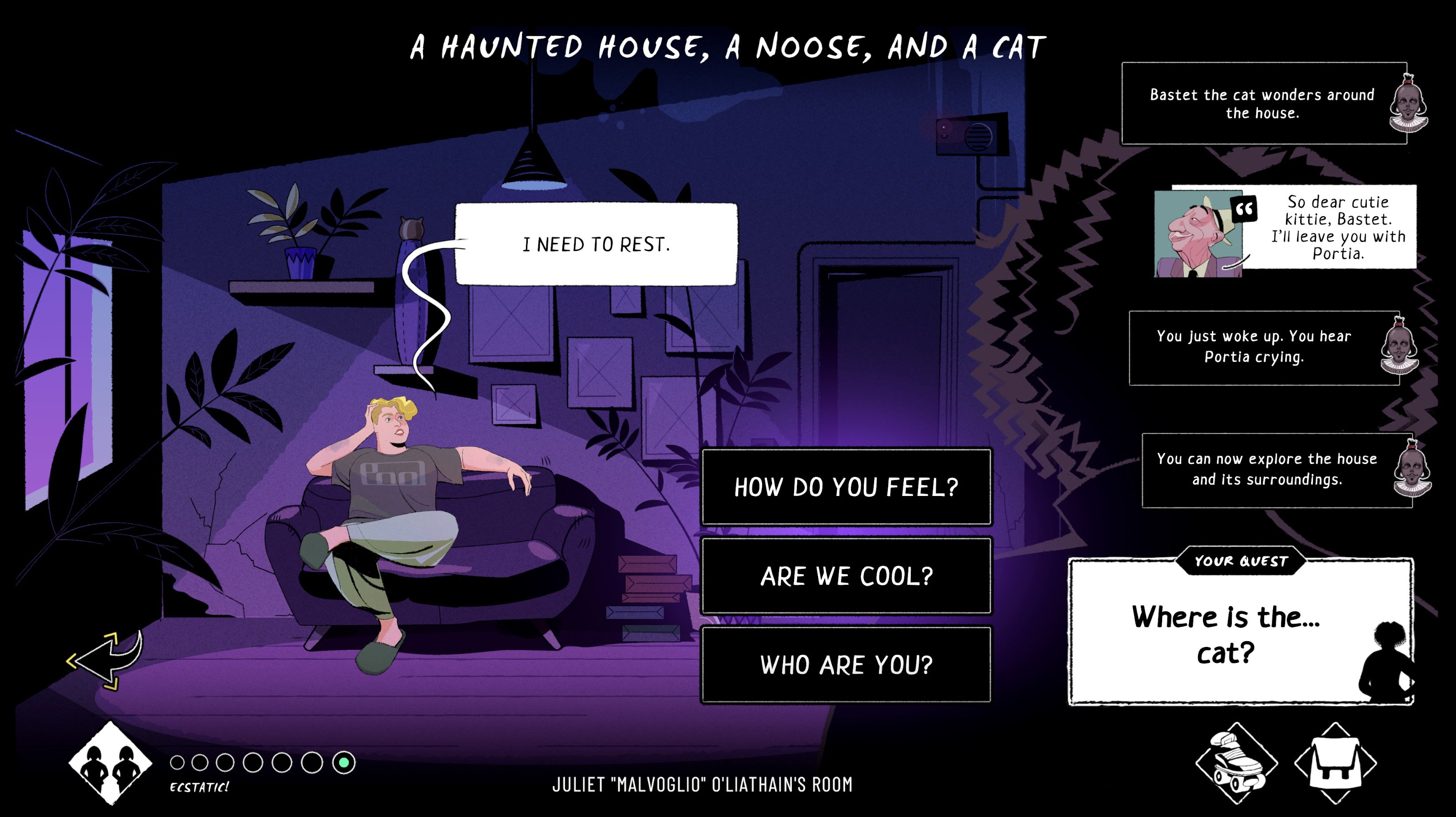Click the "I need to rest." speech bubble
The image size is (1456, 817).
click(596, 244)
